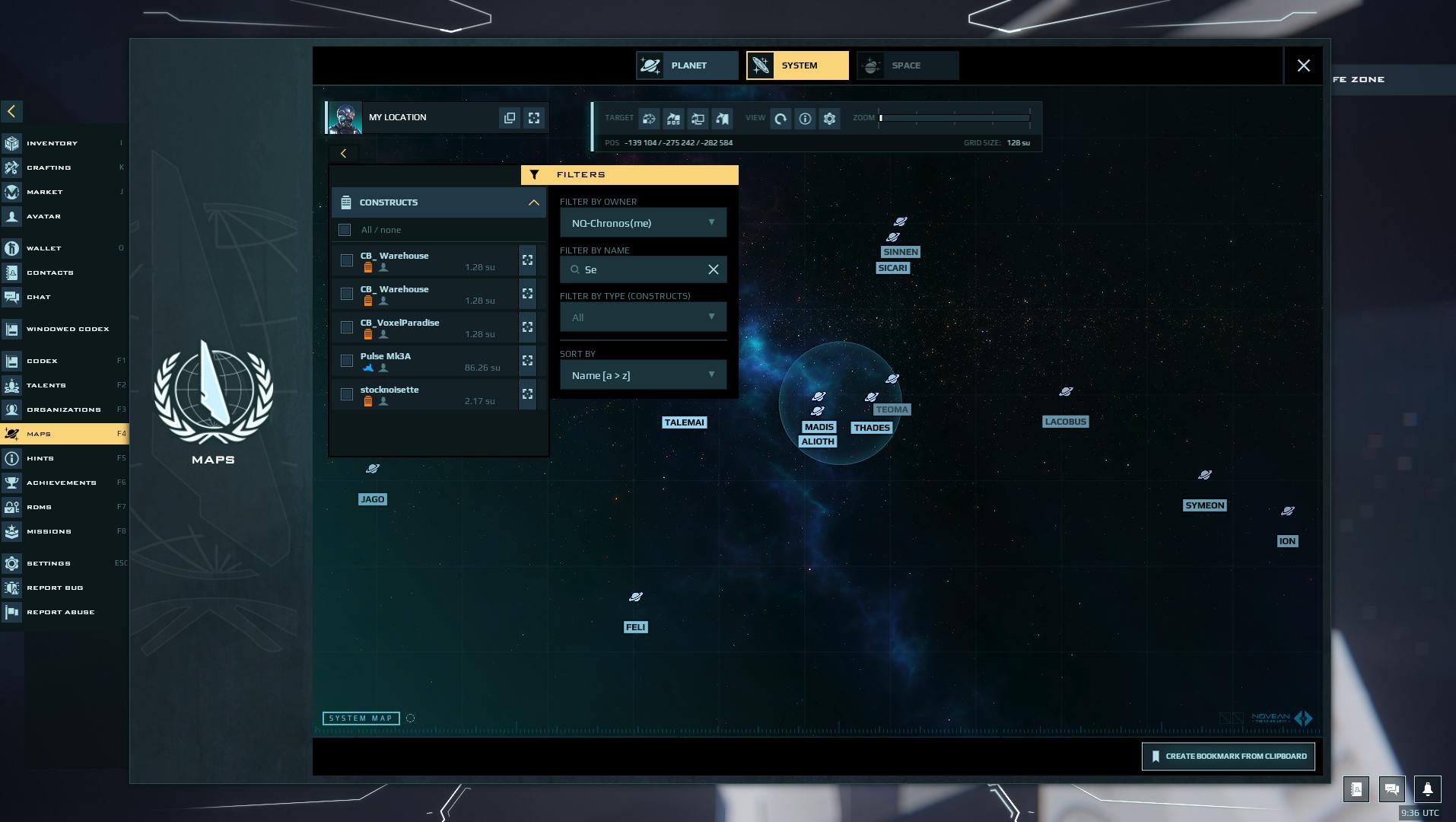The image size is (1456, 822).
Task: Open the map info panel
Action: pos(805,119)
